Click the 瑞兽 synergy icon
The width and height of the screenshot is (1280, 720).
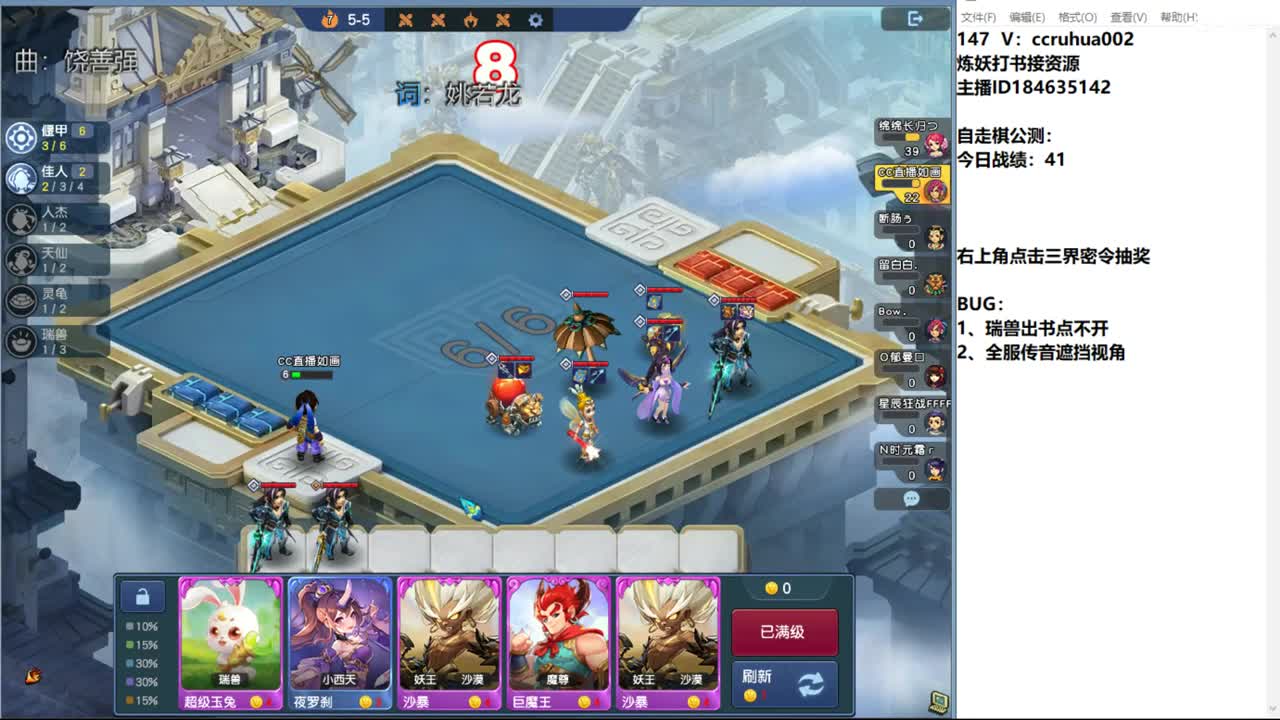20,341
